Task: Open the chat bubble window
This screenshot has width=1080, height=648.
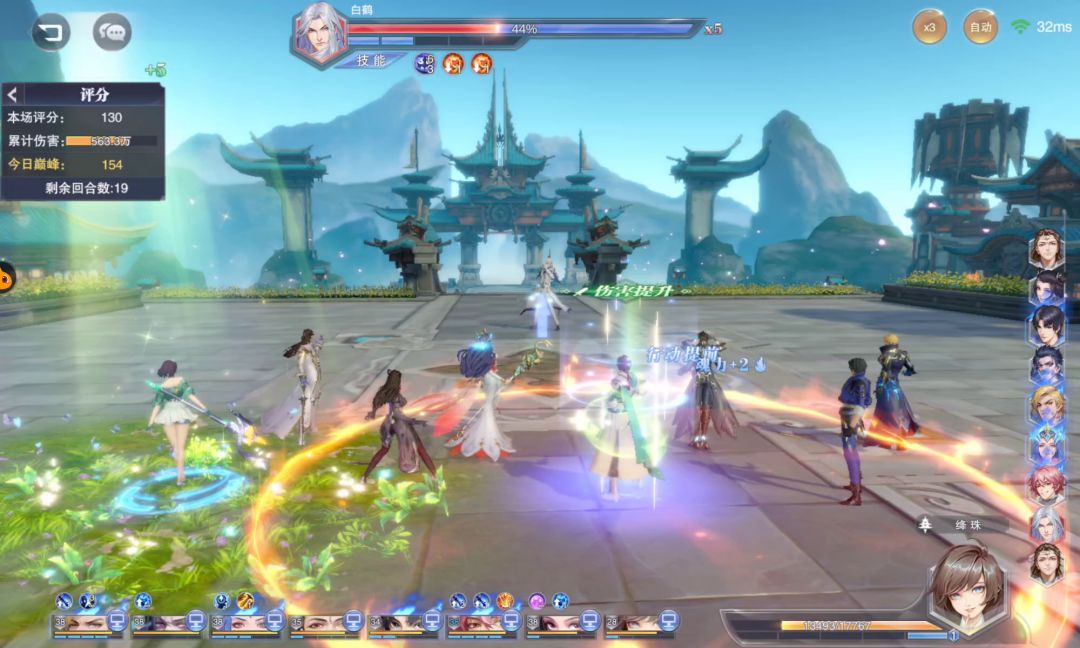Action: pyautogui.click(x=112, y=32)
